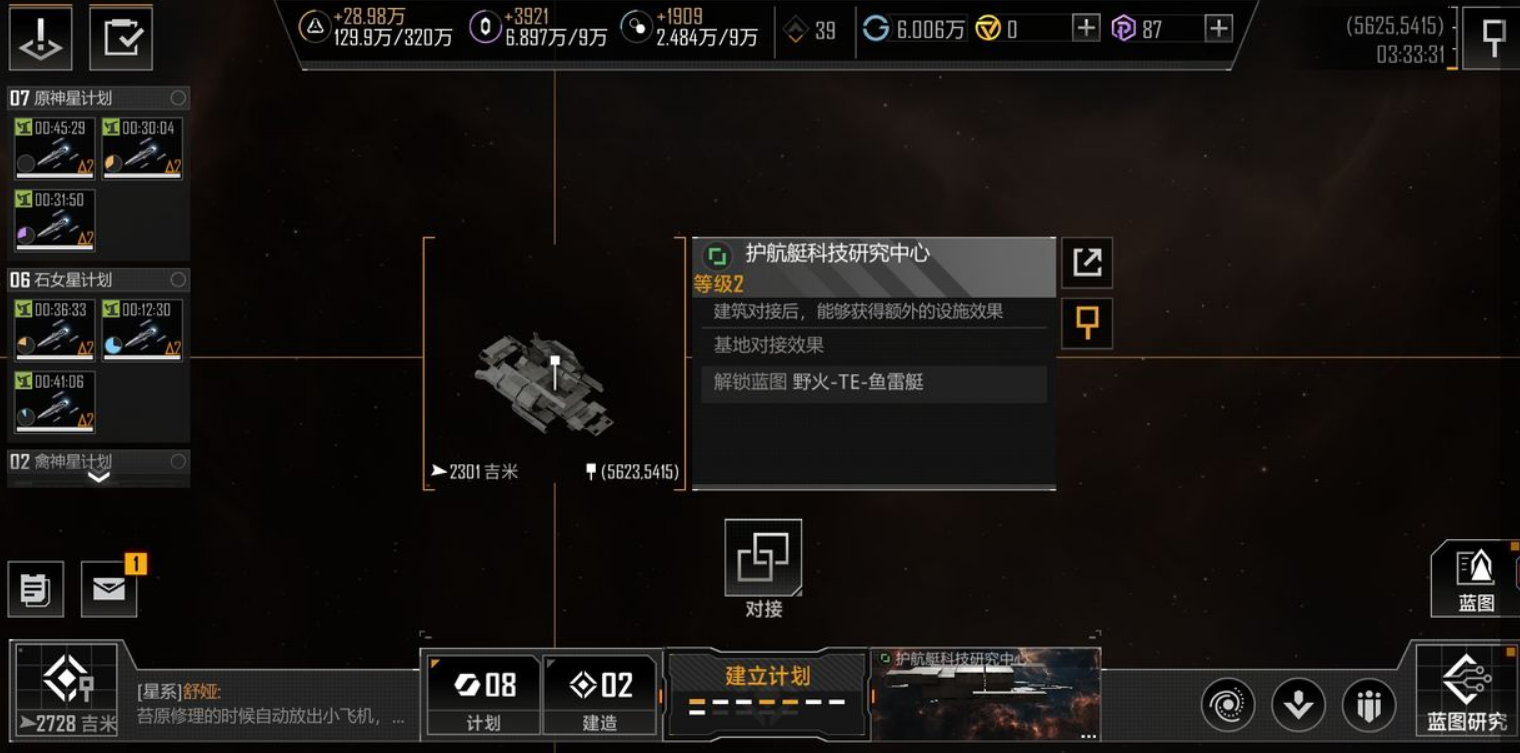
Task: Click the spiral galaxy round button
Action: (x=1227, y=704)
